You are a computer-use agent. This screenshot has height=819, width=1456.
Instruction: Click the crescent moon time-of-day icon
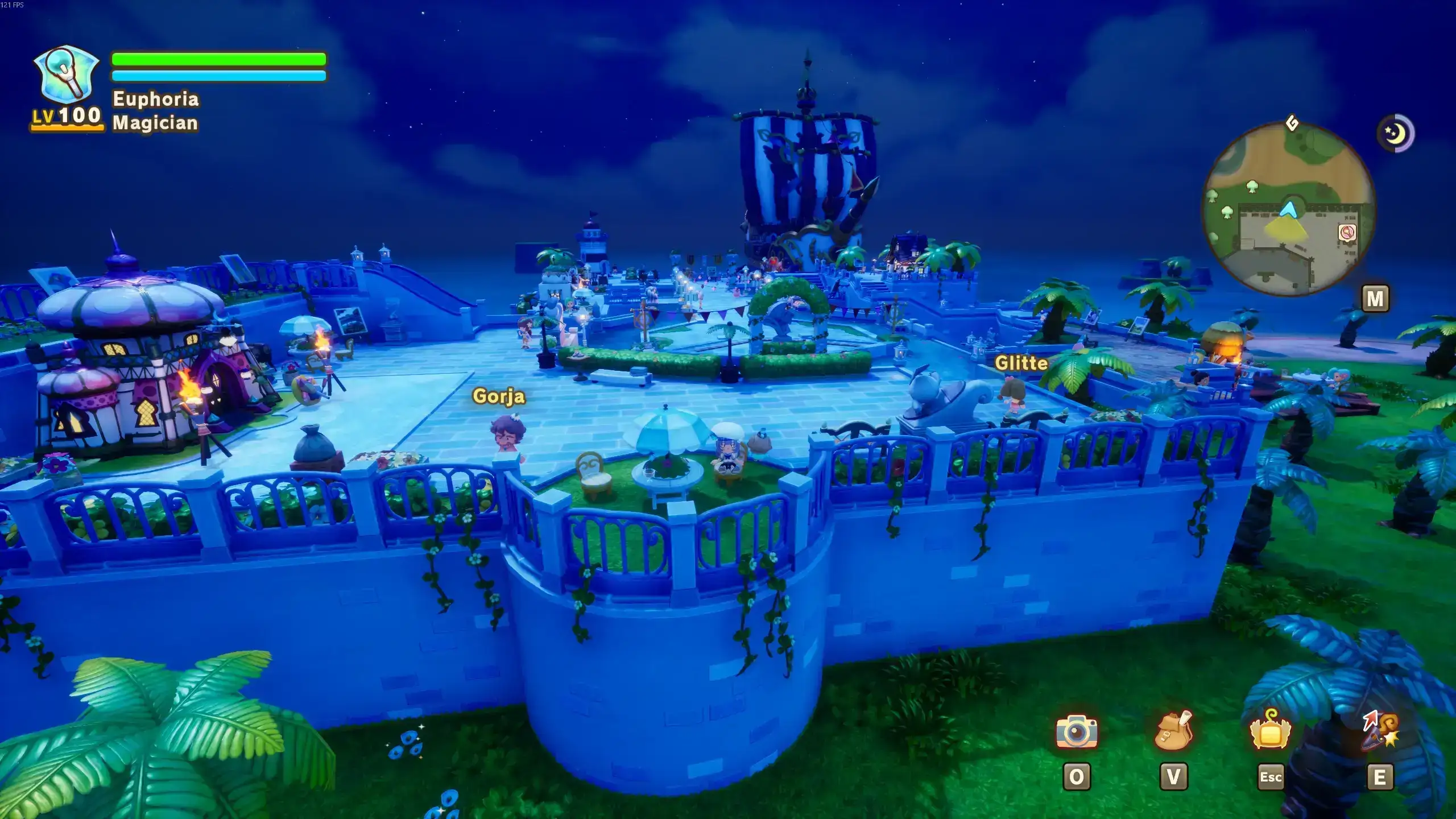click(x=1395, y=134)
